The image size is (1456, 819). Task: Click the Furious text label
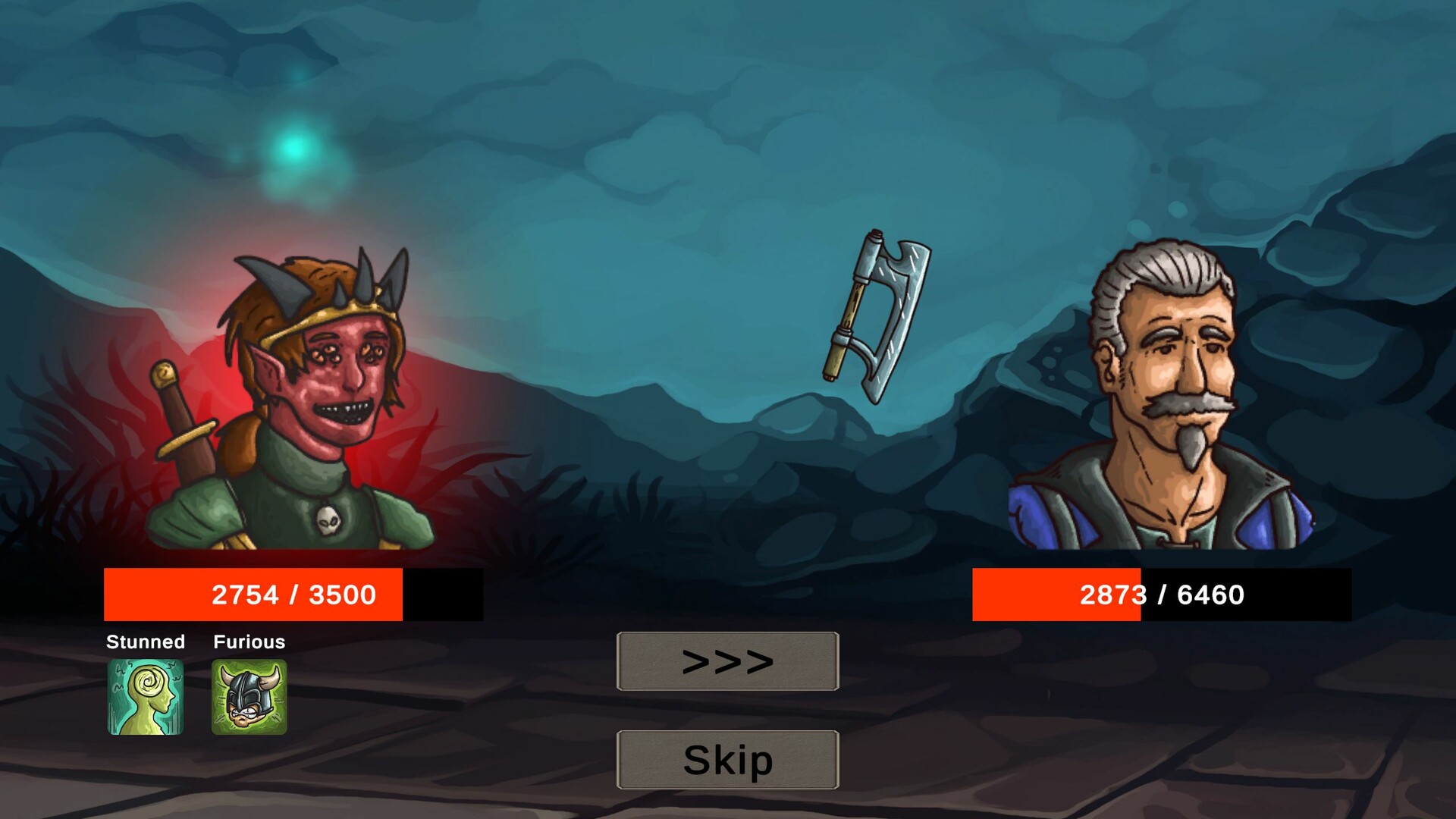click(249, 642)
